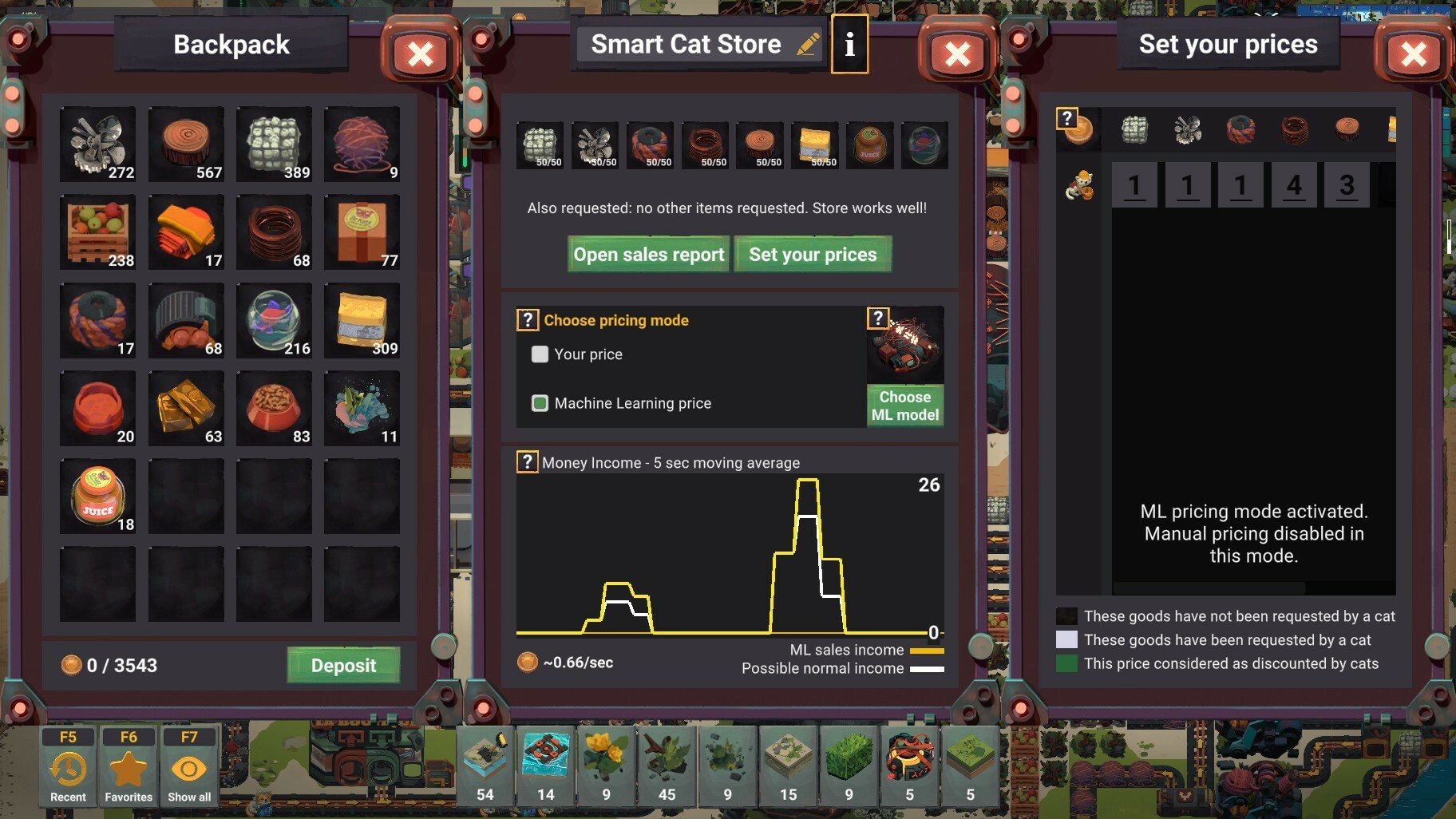Image resolution: width=1456 pixels, height=819 pixels.
Task: Select the gold bars item in the Backpack
Action: (186, 408)
